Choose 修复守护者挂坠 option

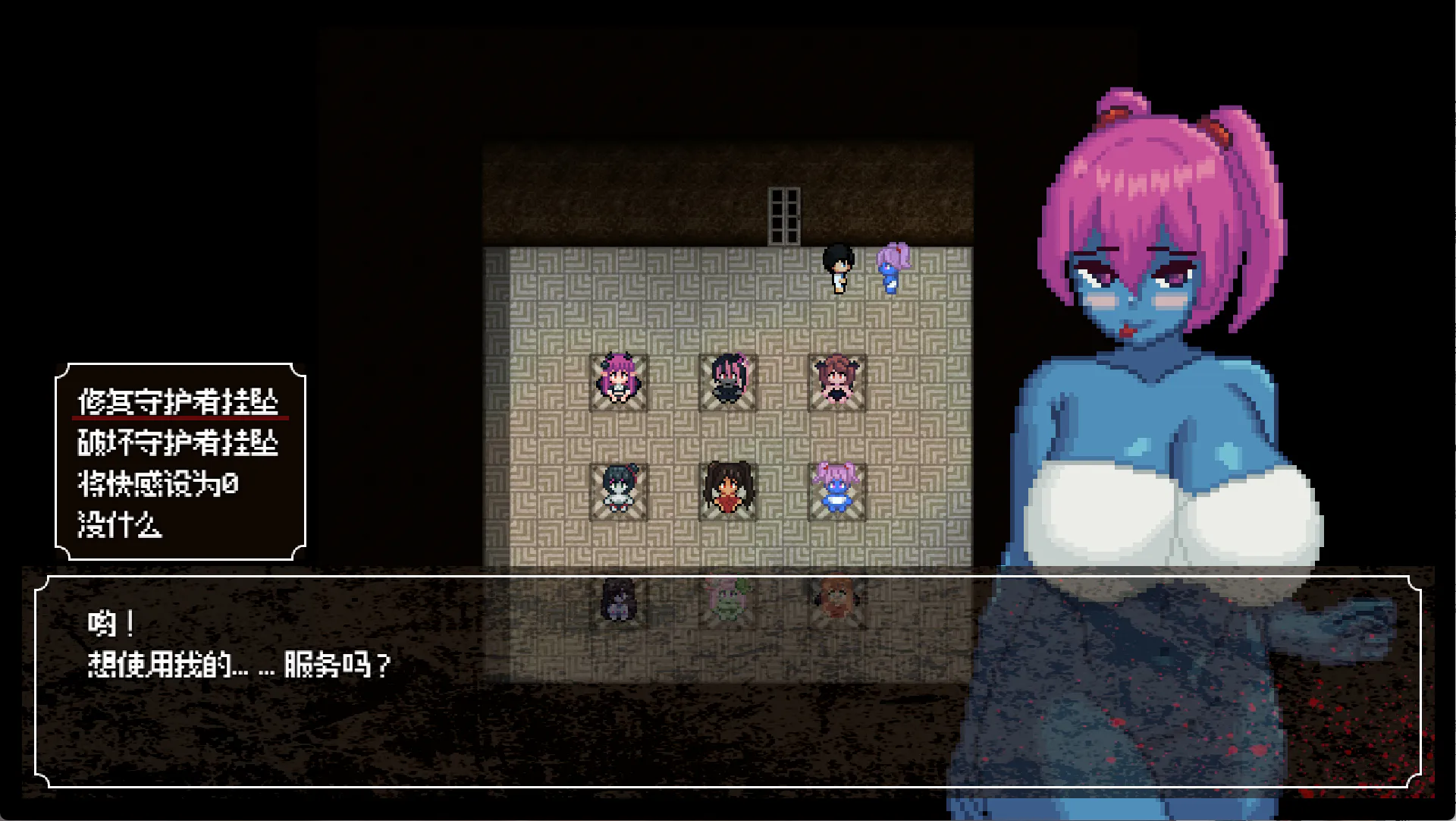click(179, 401)
